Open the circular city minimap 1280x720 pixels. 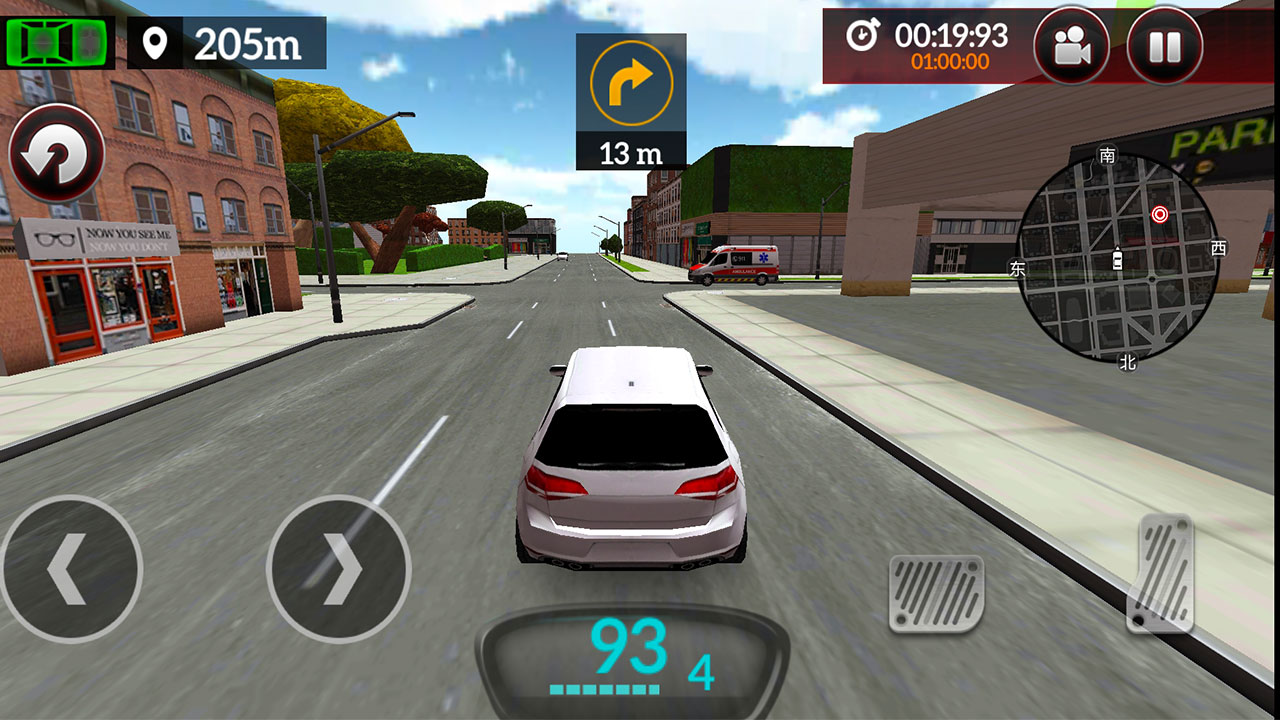[1117, 257]
